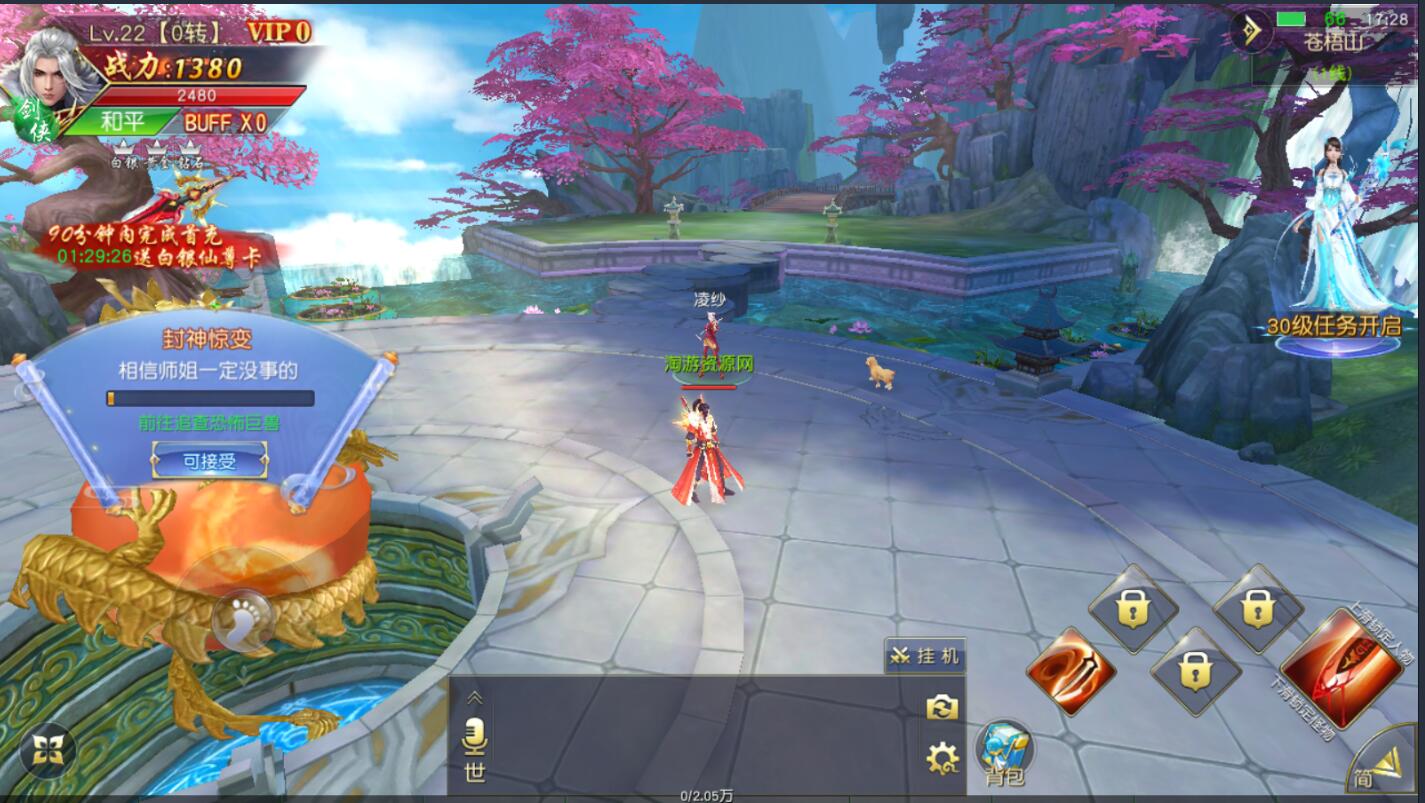This screenshot has width=1425, height=803.
Task: Click the compass arrow beside the minimap
Action: click(1252, 30)
